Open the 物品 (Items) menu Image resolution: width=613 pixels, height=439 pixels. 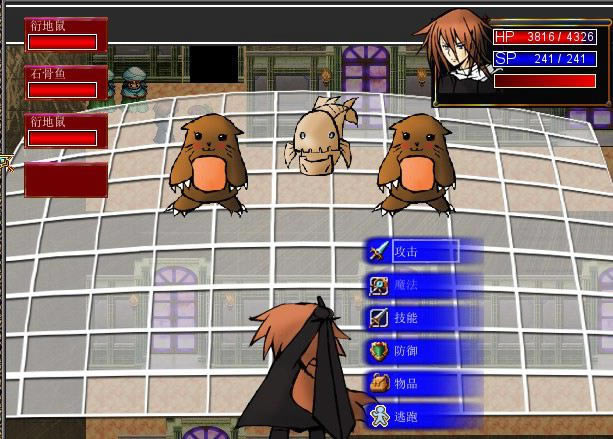coord(412,384)
